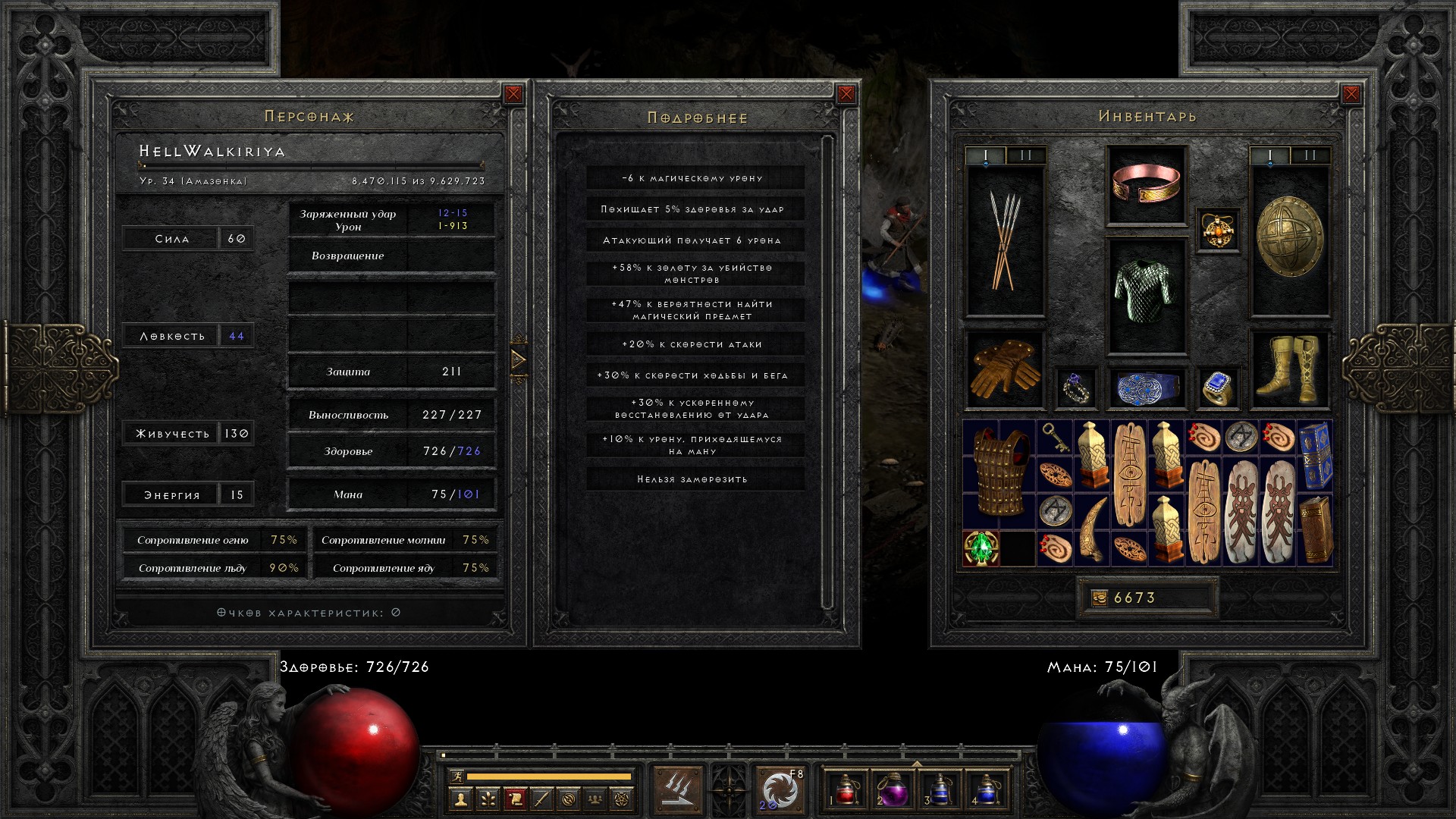Select the brown studded armor in inventory
The width and height of the screenshot is (1456, 819).
tap(999, 474)
